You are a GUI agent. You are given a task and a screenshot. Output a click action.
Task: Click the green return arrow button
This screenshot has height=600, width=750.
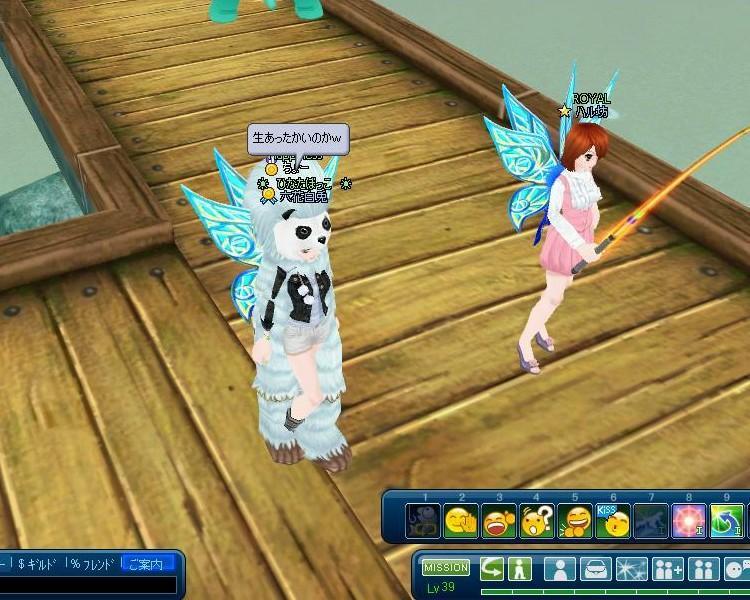[x=492, y=569]
